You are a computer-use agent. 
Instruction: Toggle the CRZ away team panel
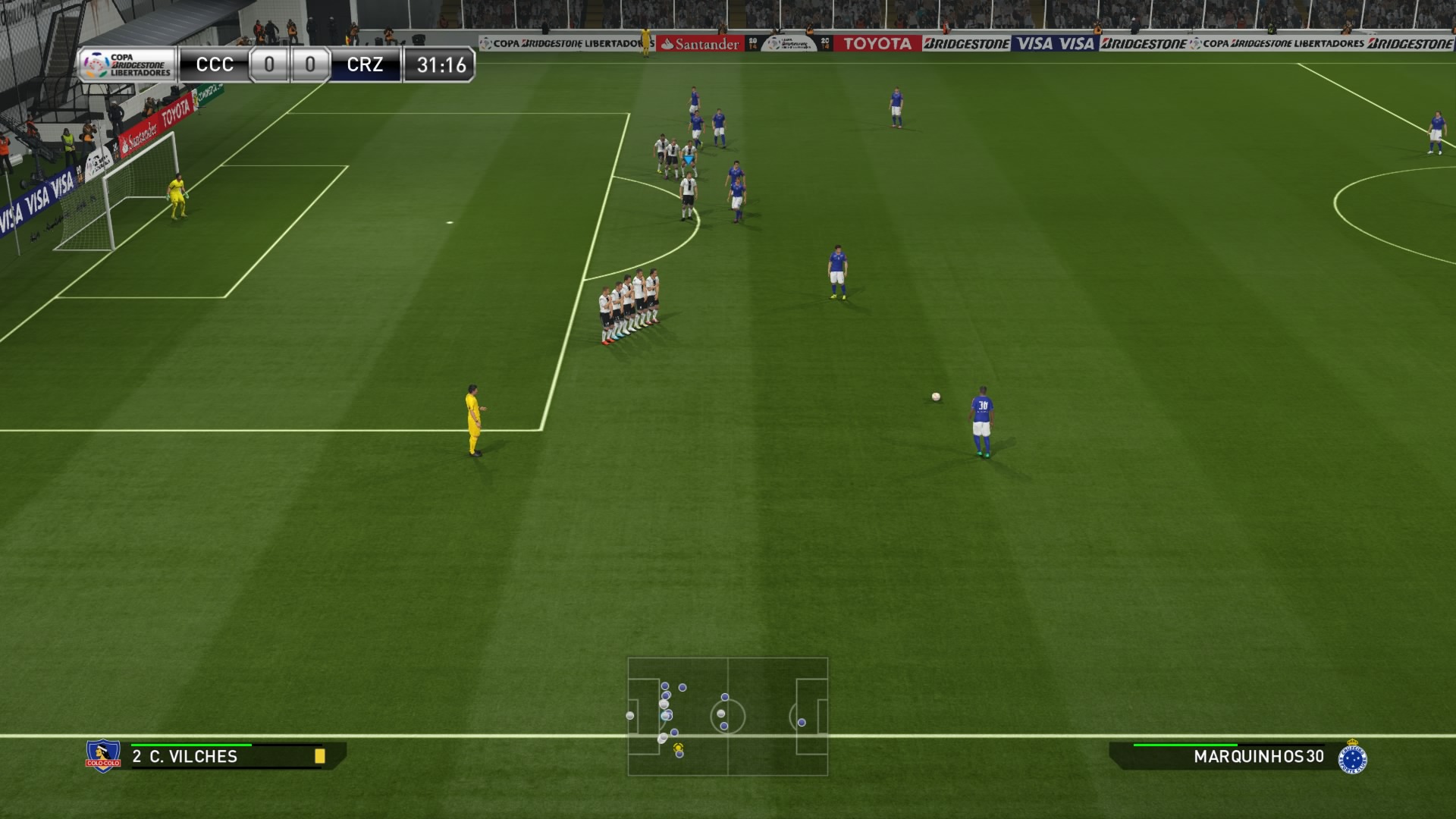coord(366,64)
